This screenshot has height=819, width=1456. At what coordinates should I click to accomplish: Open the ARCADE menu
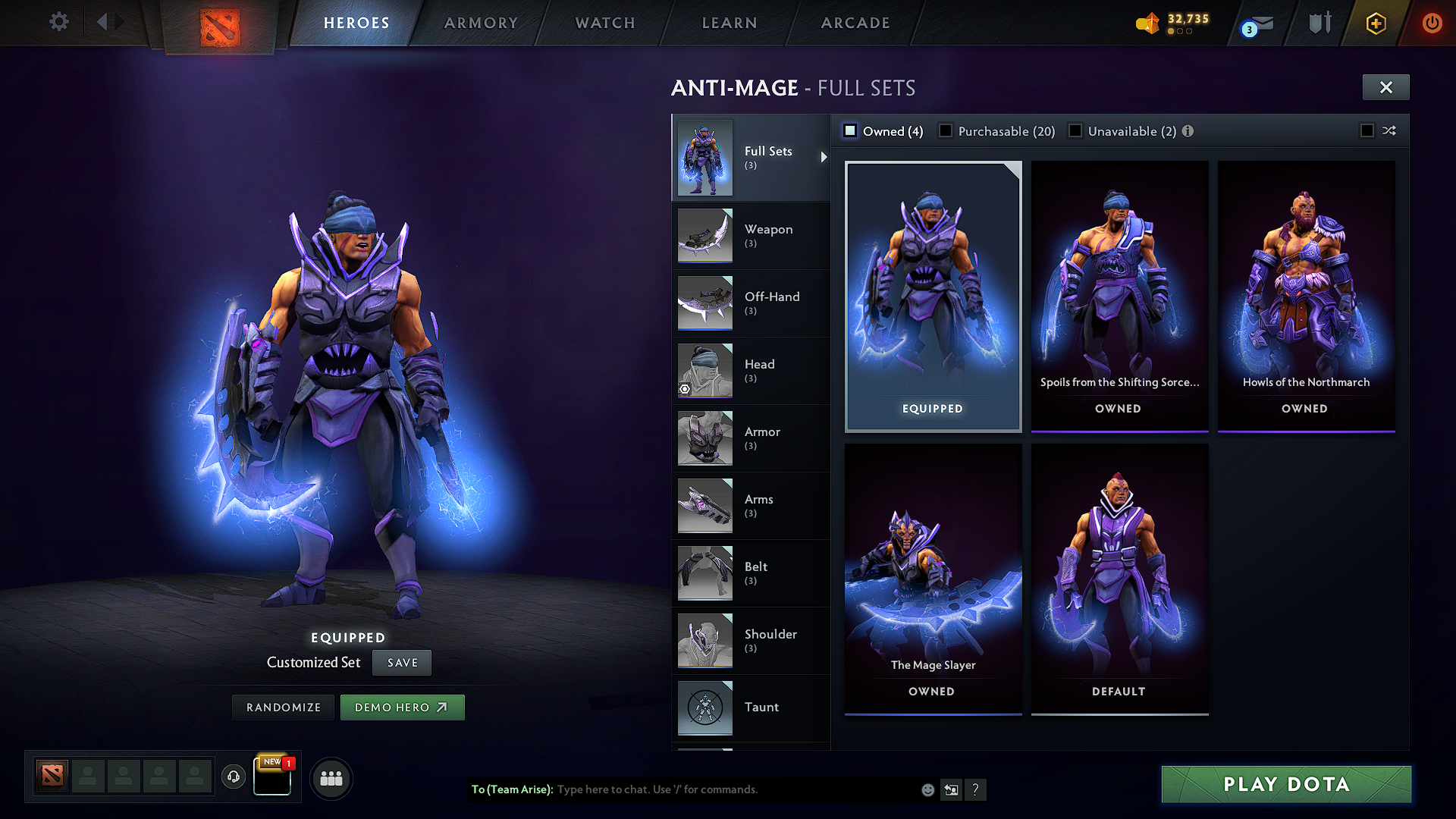855,23
